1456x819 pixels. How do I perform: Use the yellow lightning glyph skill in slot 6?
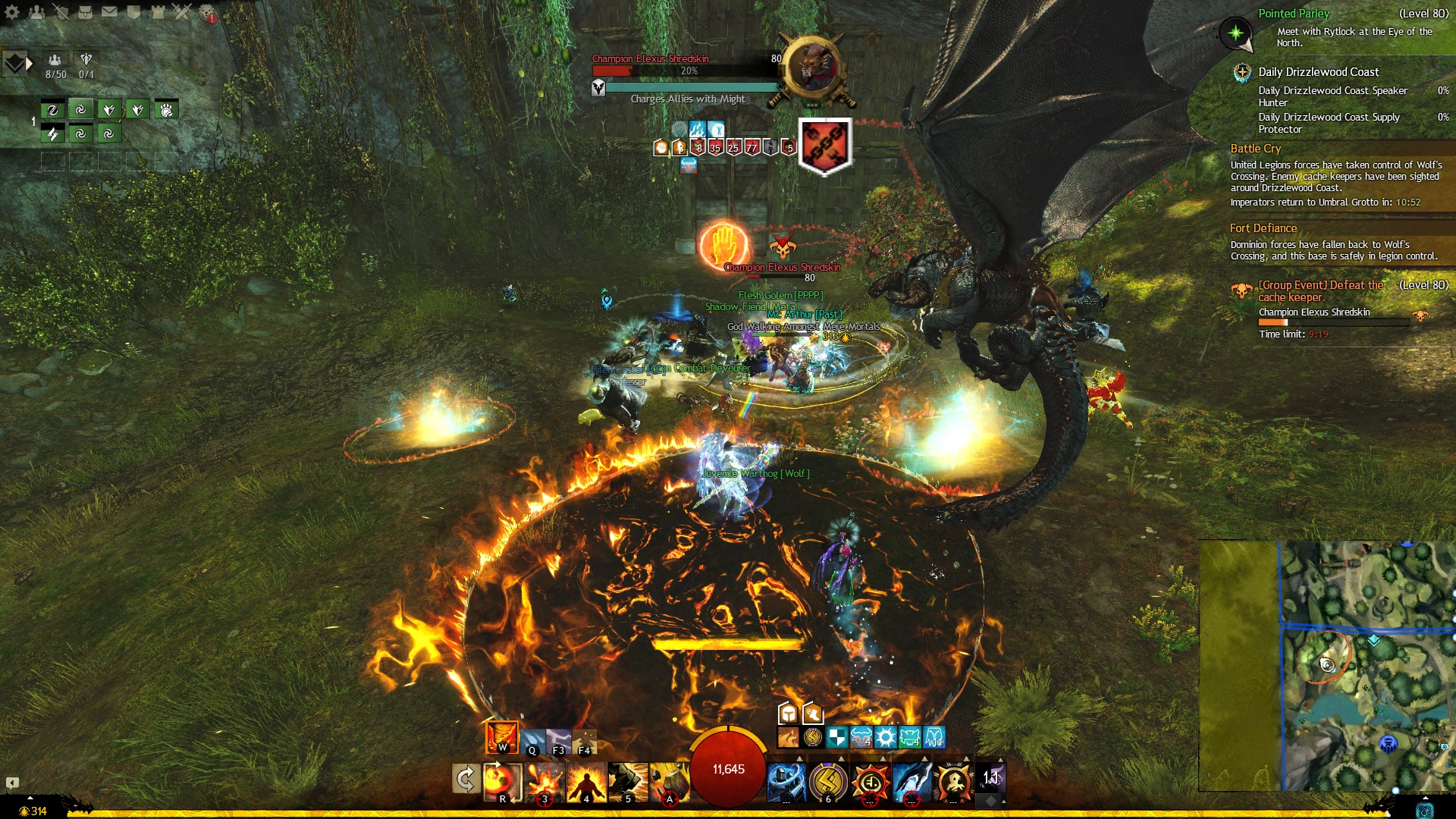point(828,781)
